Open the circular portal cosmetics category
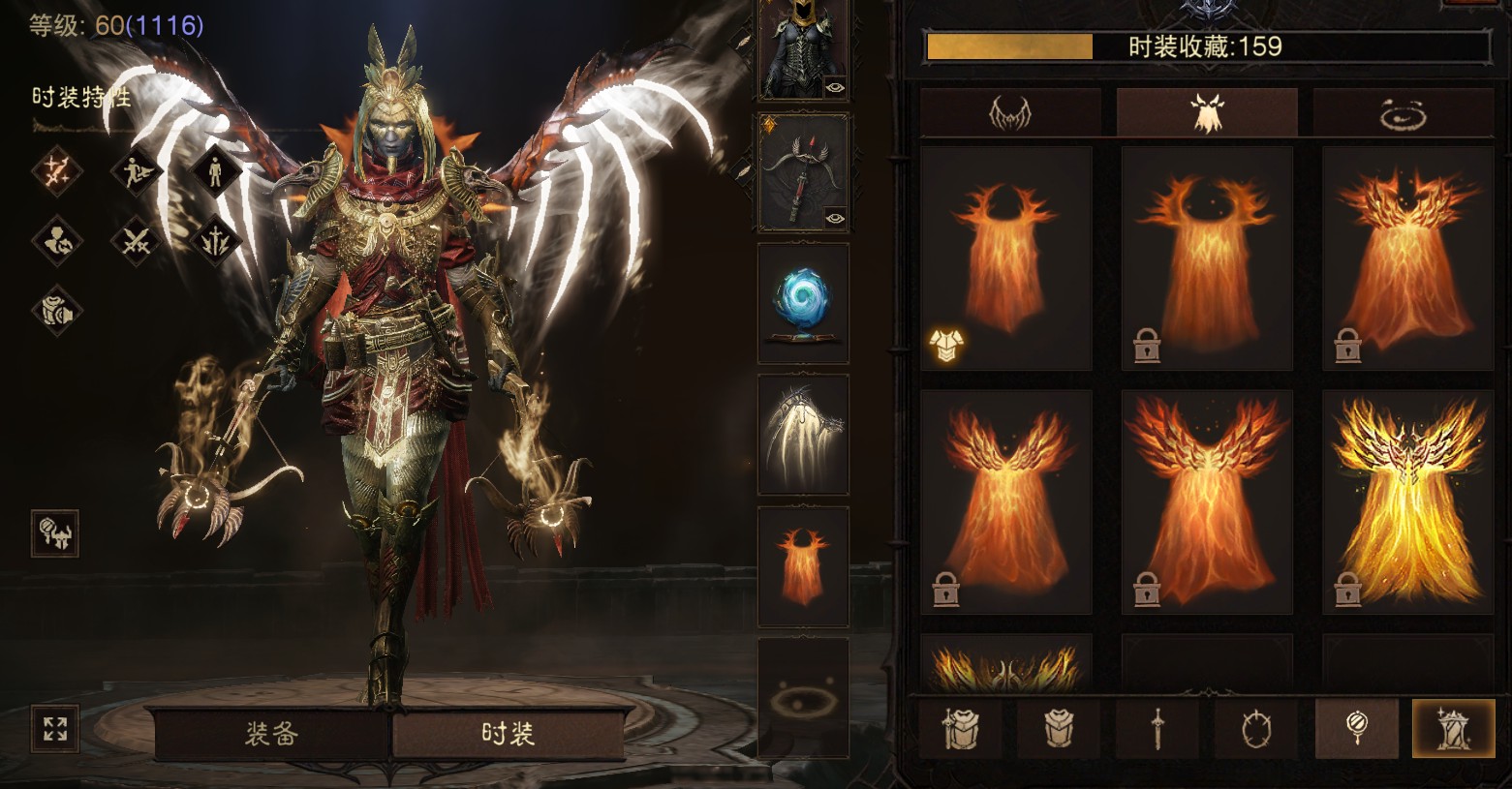The image size is (1512, 789). pos(1256,728)
